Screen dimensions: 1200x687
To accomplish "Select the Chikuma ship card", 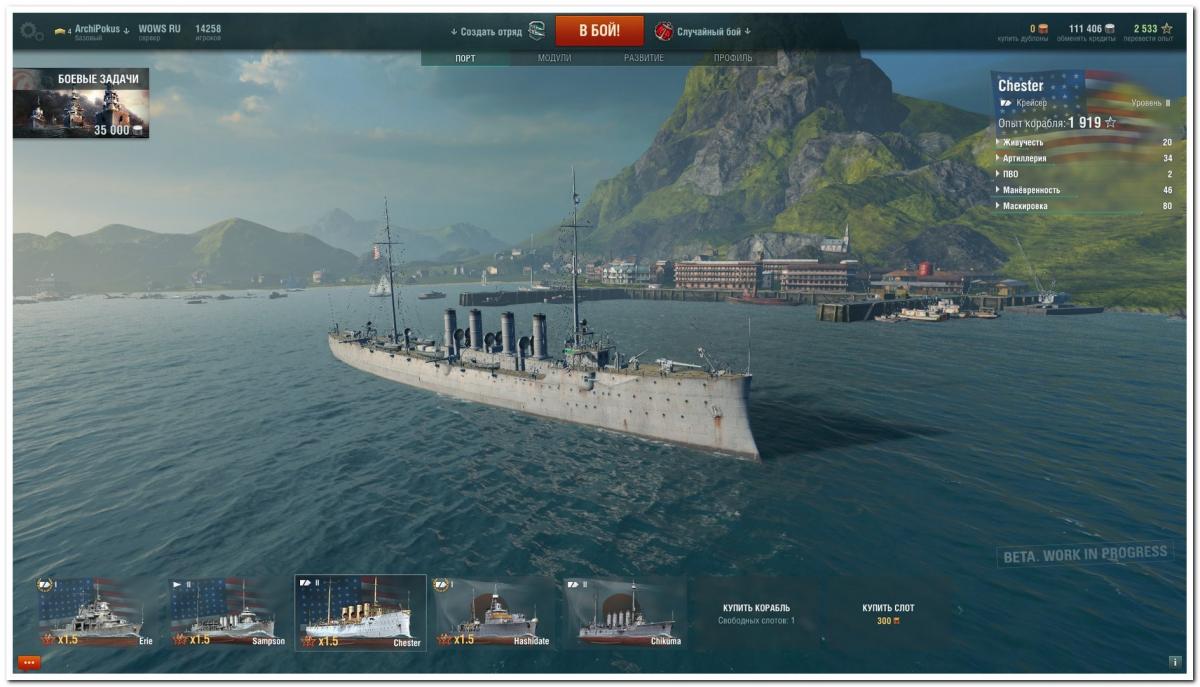I will (625, 613).
